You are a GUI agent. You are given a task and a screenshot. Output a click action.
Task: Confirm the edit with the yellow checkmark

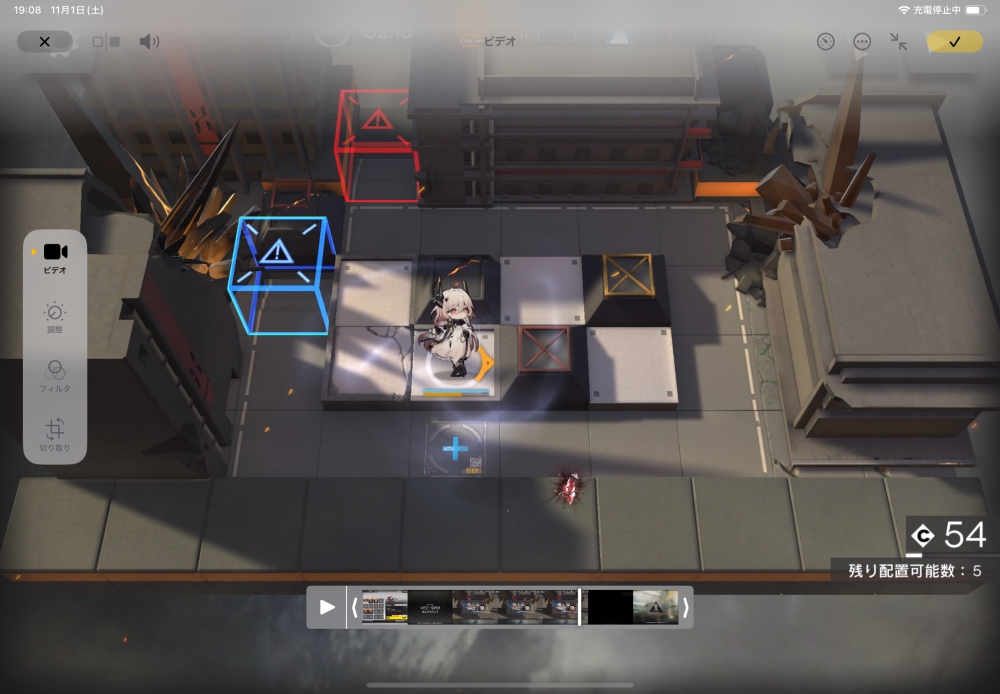(954, 42)
